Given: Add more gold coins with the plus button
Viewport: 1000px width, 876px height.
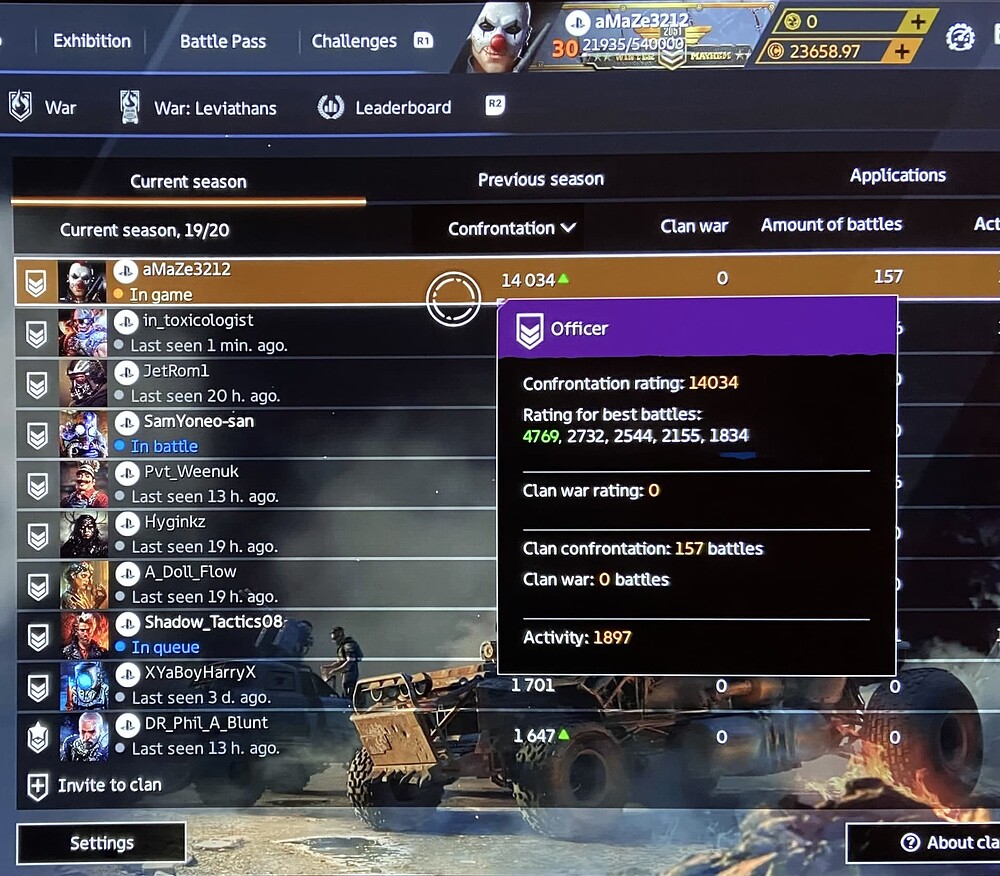Looking at the screenshot, I should pos(918,22).
